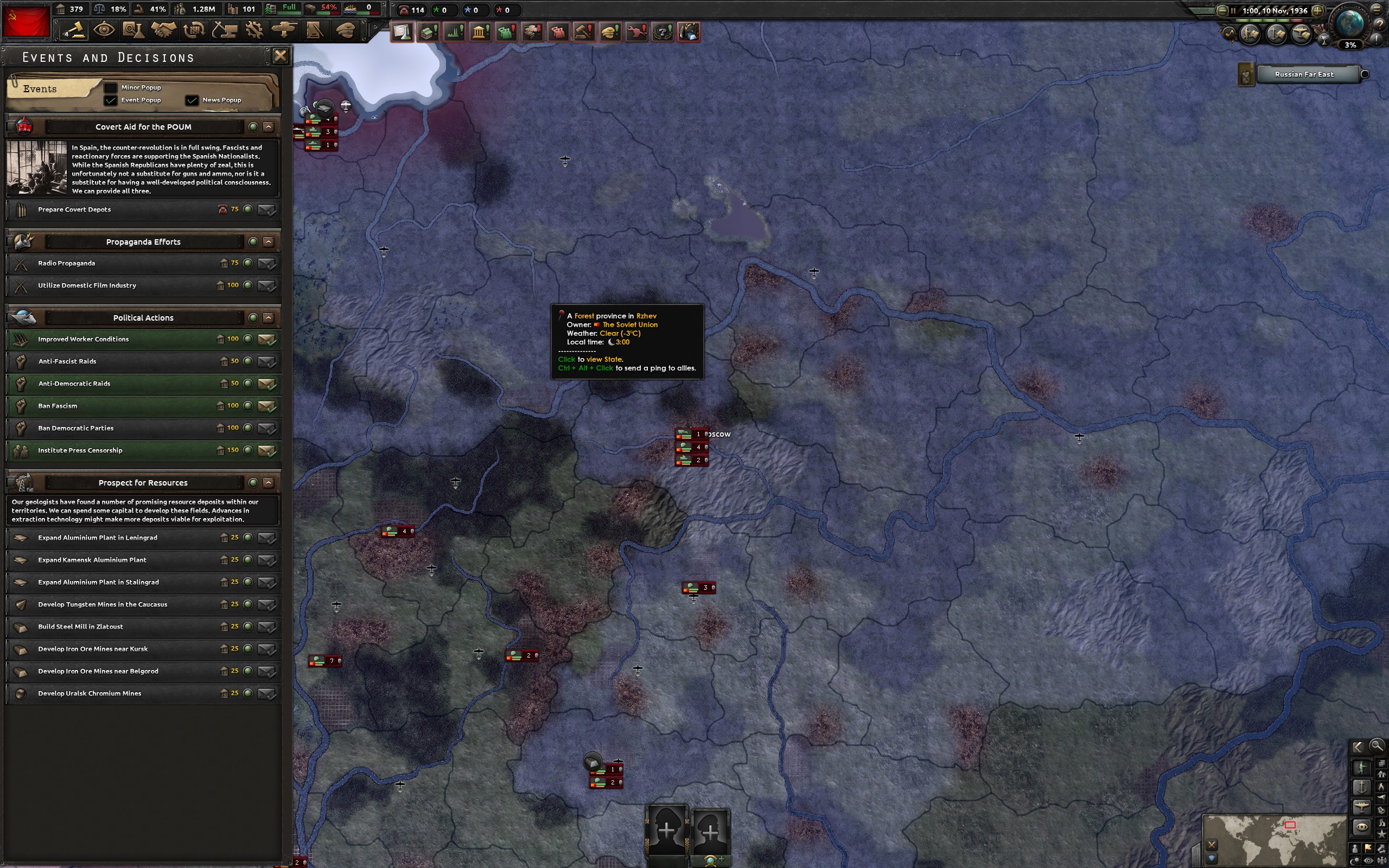Click the magnifying glass search icon bottom right
The width and height of the screenshot is (1389, 868).
tap(1377, 746)
